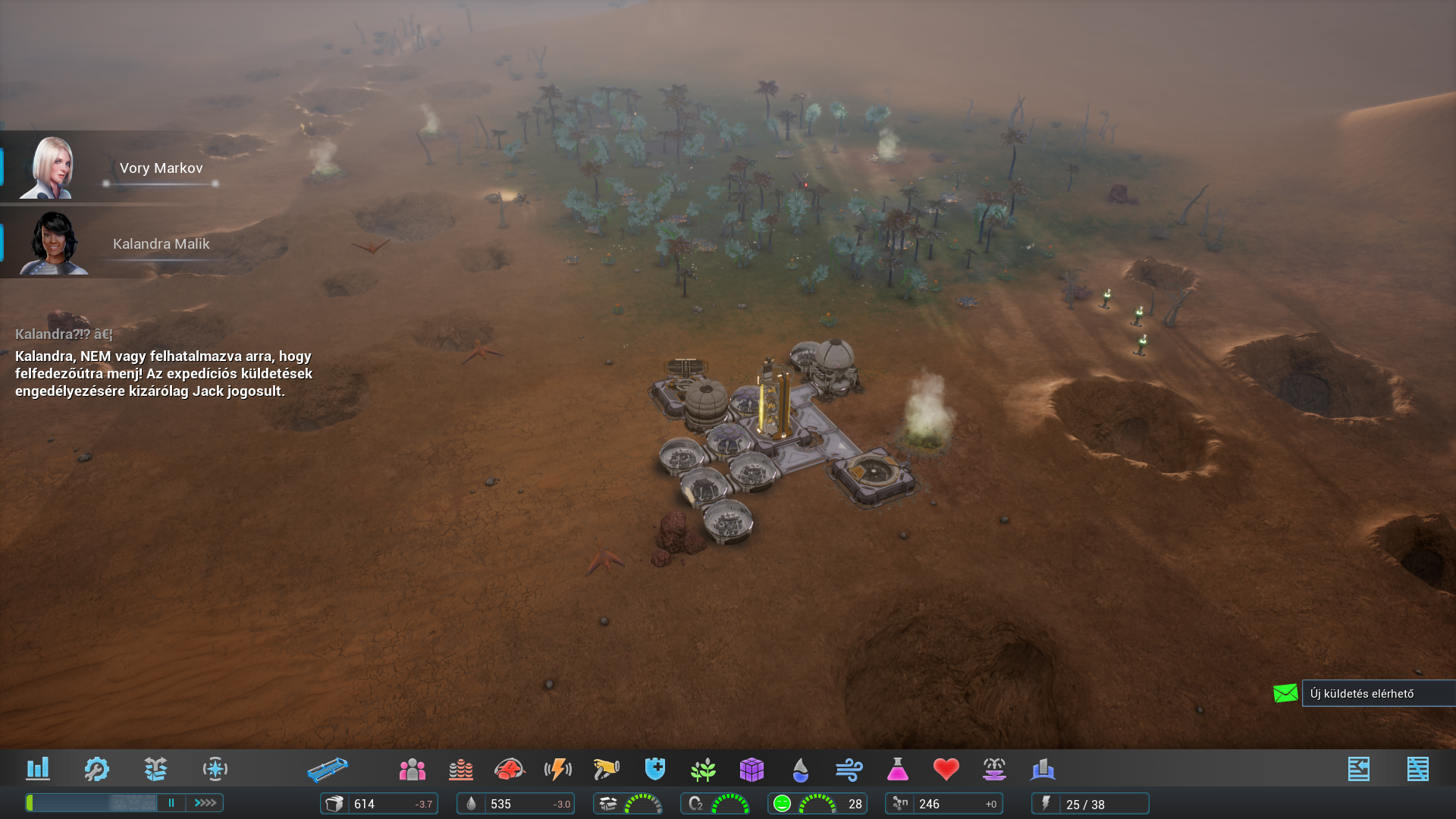Choose the lightning bolt power category

(558, 770)
